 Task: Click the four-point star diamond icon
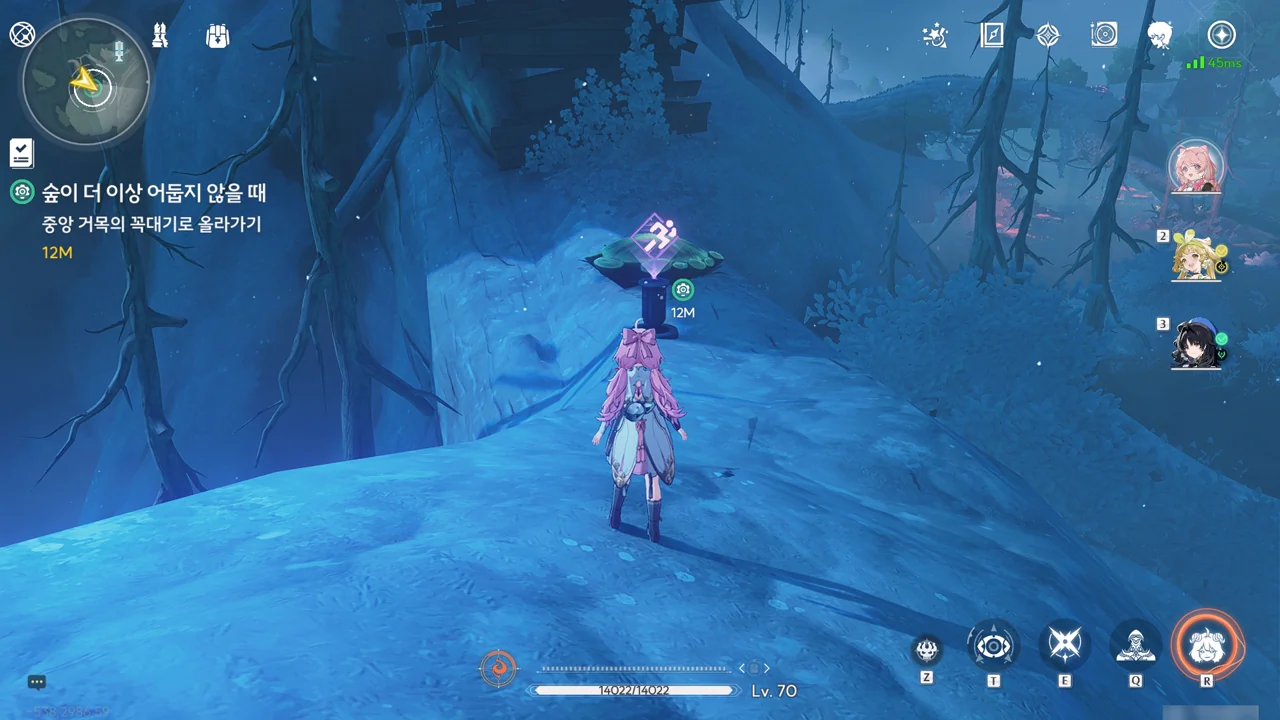point(1047,36)
